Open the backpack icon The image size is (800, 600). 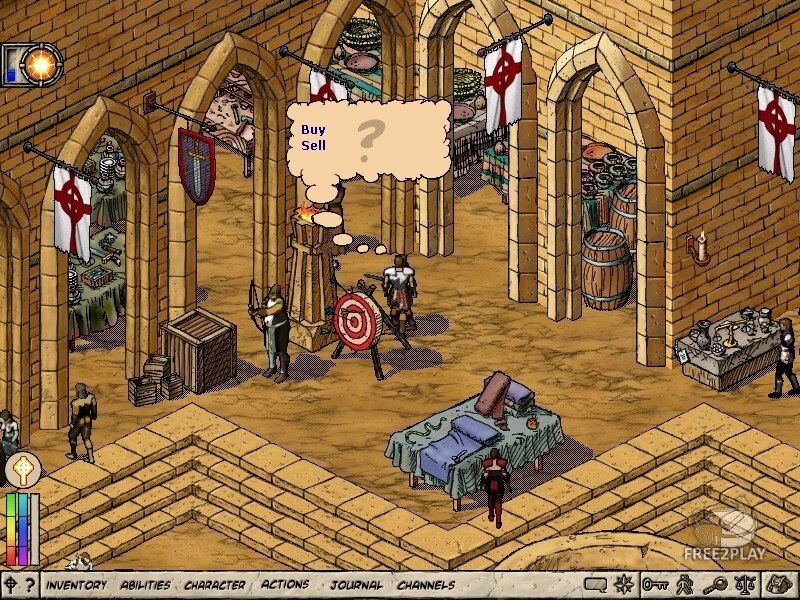pyautogui.click(x=777, y=585)
